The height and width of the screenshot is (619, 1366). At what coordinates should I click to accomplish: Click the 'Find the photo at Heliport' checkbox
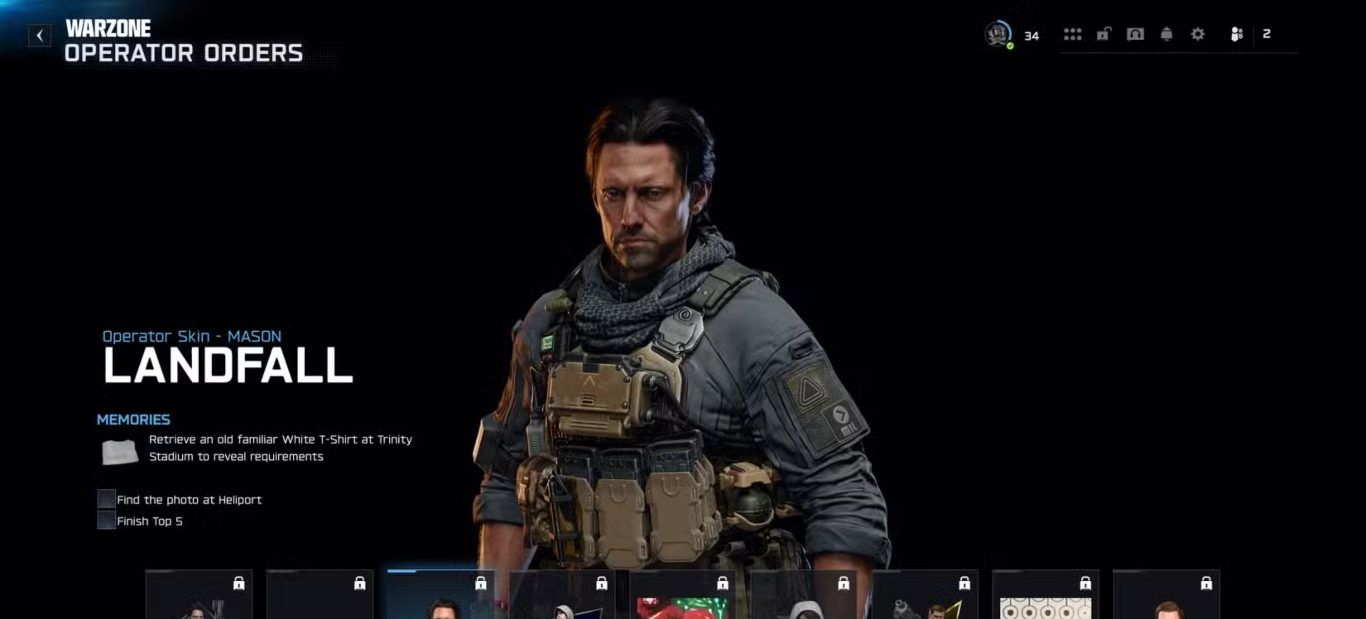[106, 499]
